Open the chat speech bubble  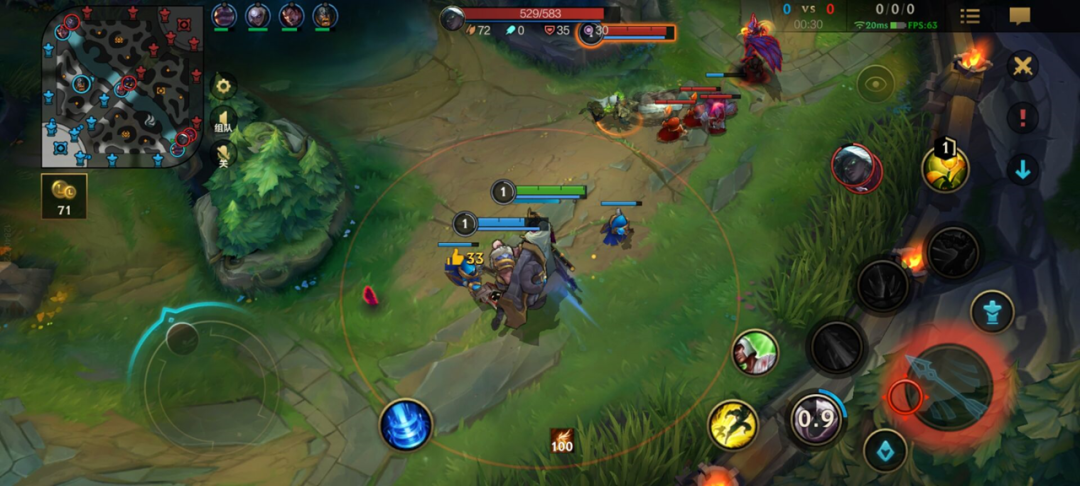pyautogui.click(x=1019, y=16)
